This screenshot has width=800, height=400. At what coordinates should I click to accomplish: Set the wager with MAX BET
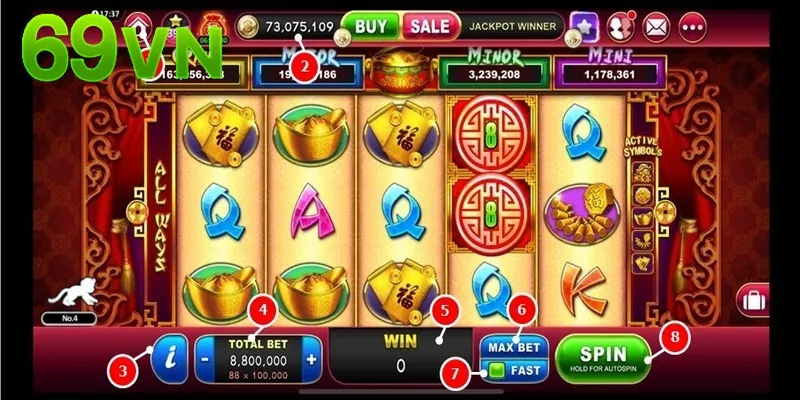coord(514,347)
